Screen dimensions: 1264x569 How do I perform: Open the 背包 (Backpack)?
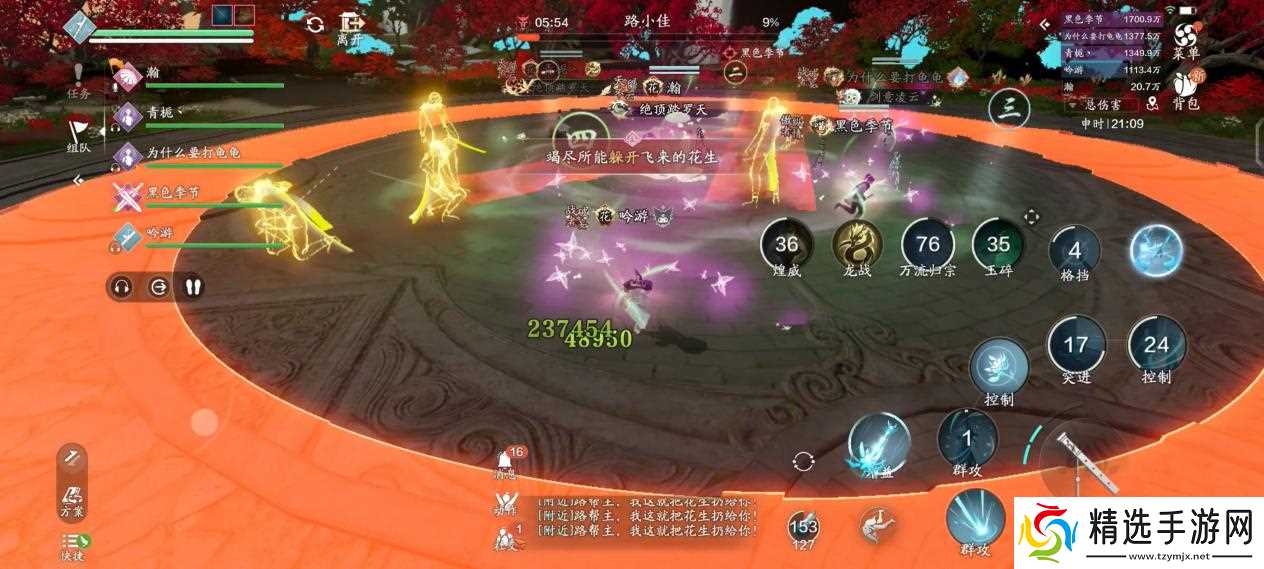[x=1186, y=88]
